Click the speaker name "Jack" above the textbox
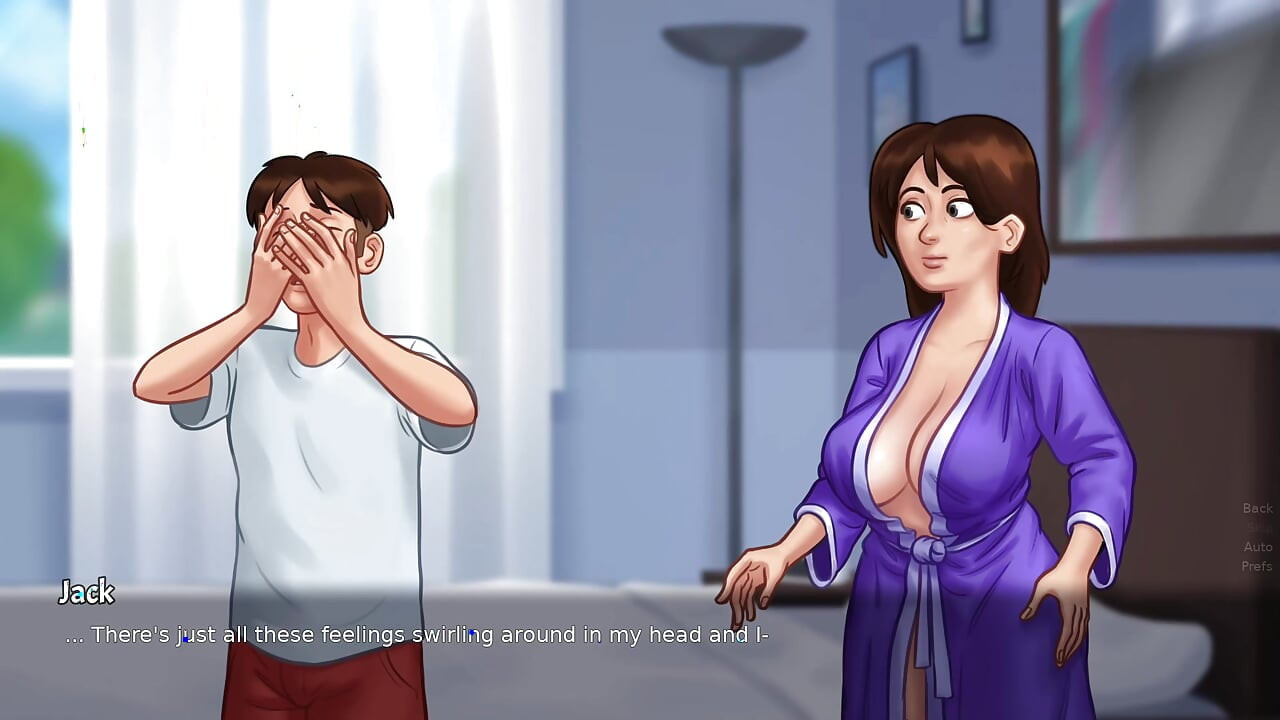 (87, 593)
